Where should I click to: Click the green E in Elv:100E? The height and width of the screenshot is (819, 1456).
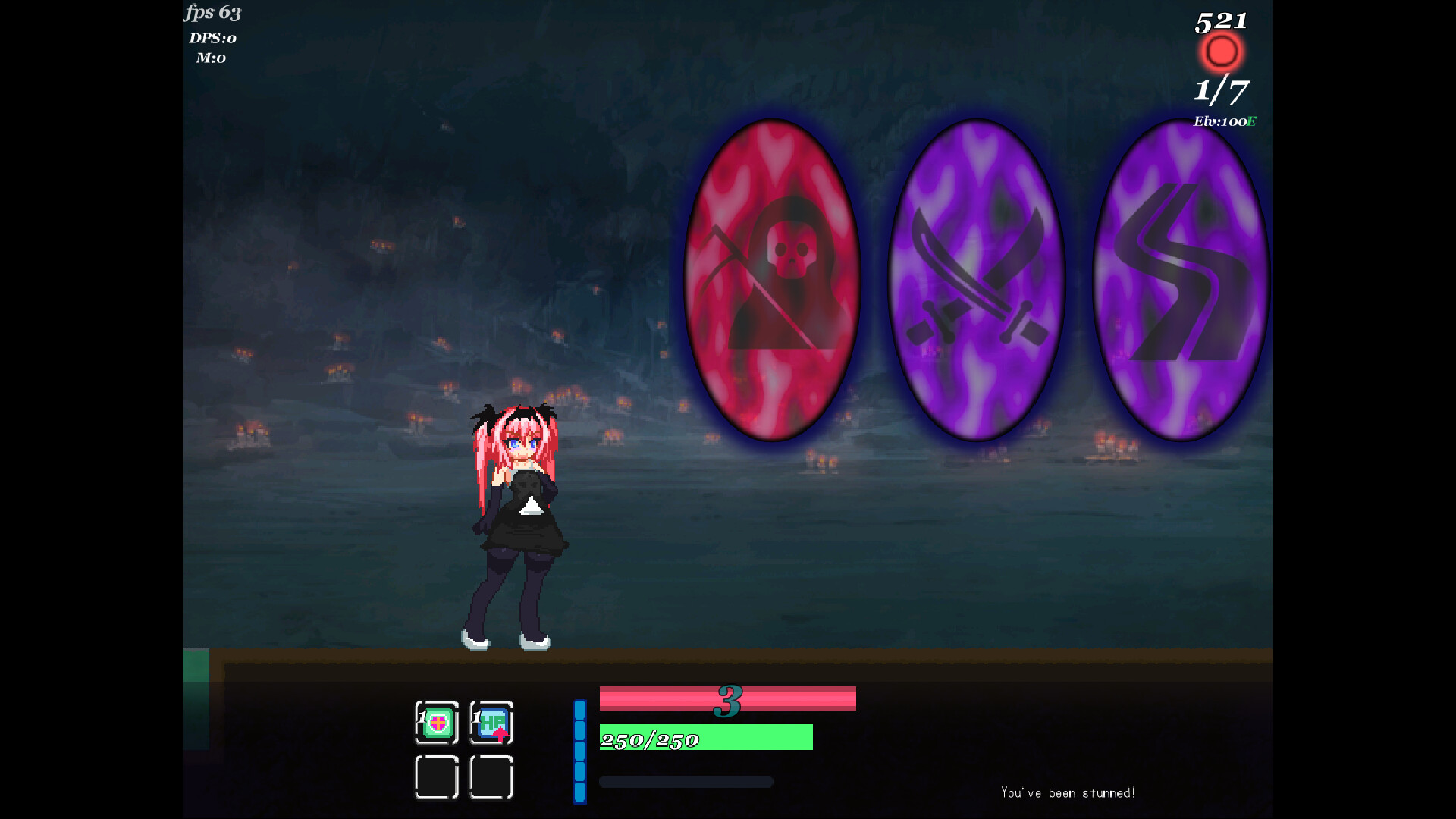point(1251,120)
